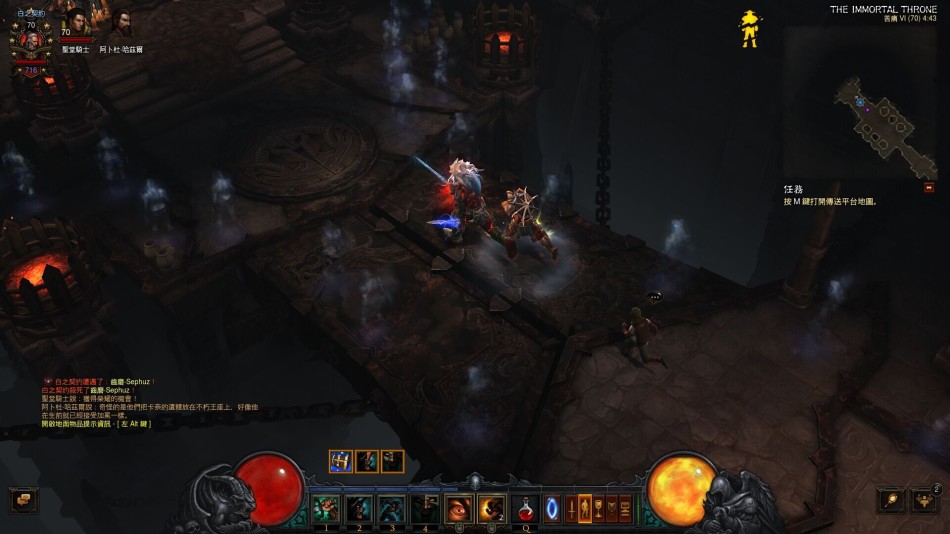Select the bearded companion portrait
The image size is (950, 534).
coord(119,22)
